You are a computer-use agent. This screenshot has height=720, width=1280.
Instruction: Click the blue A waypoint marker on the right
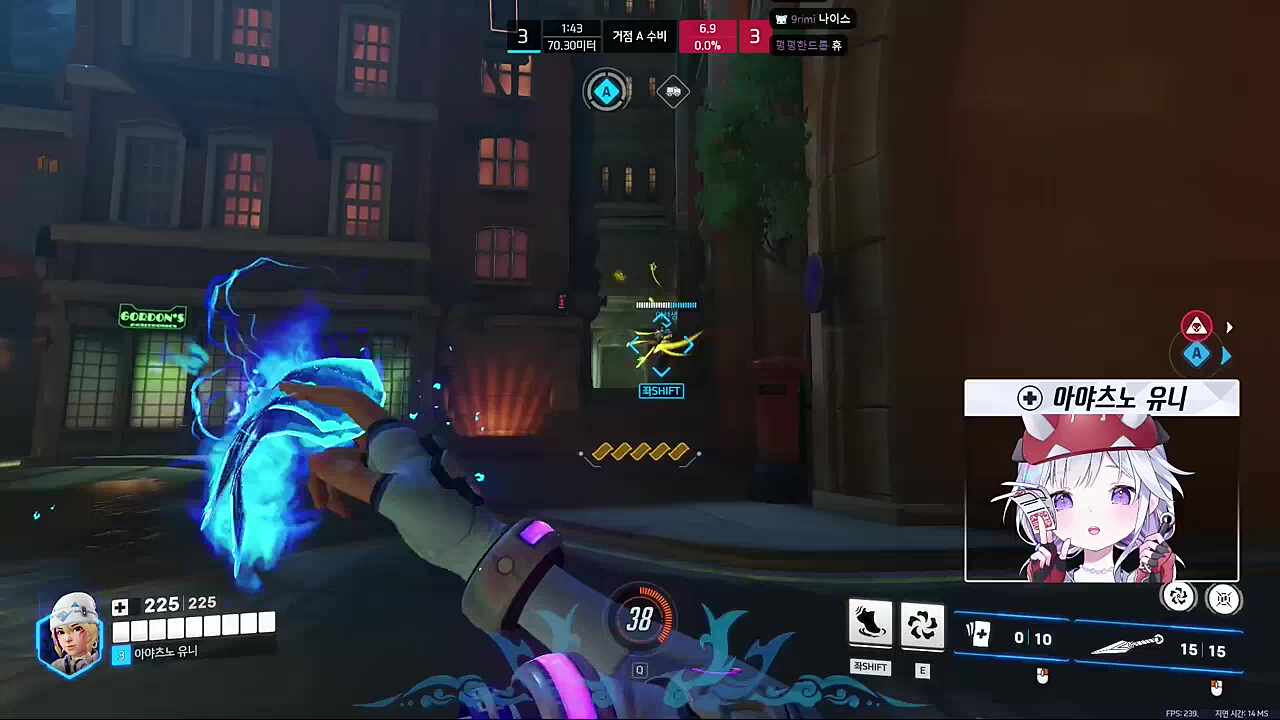(x=1197, y=355)
